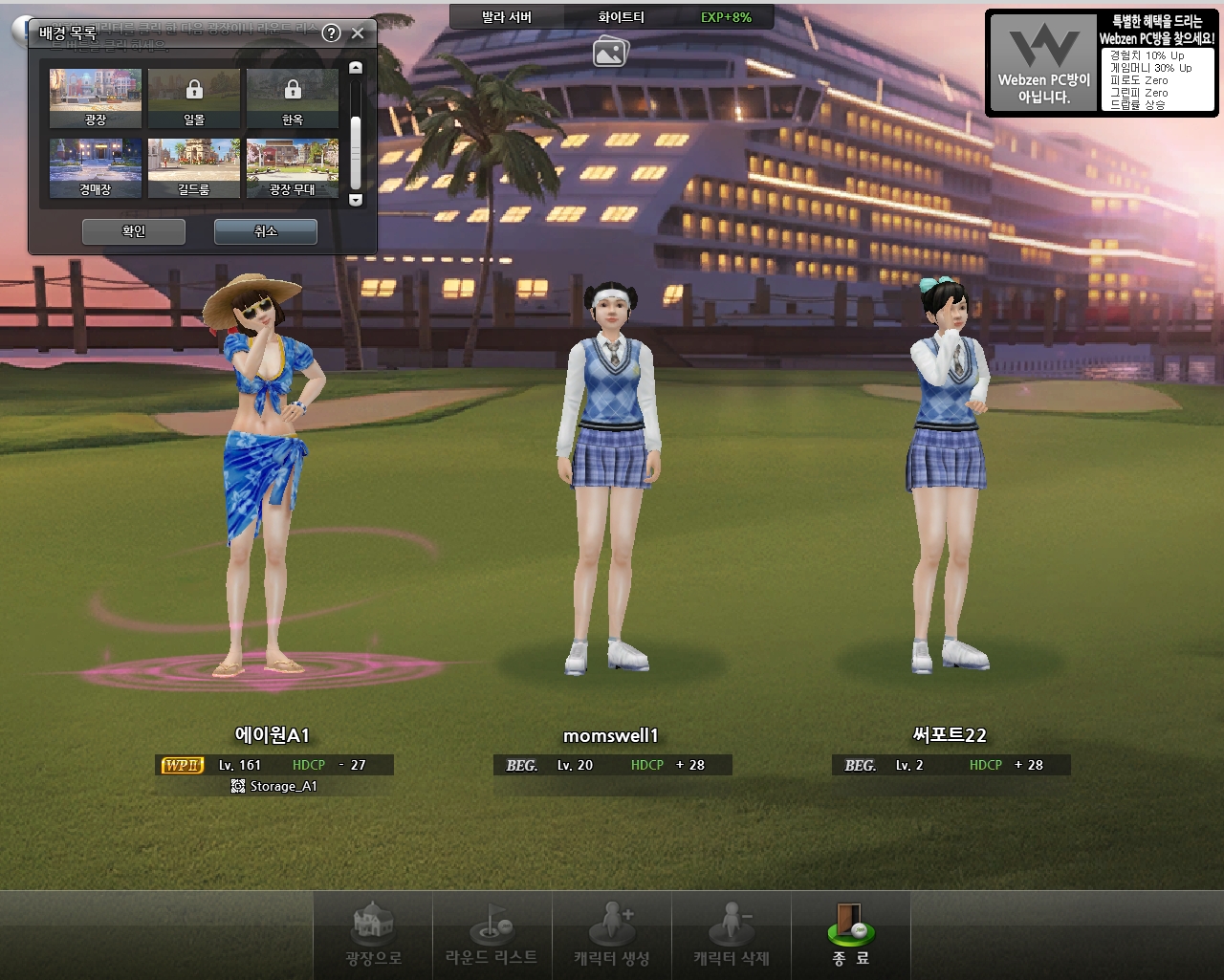Choose the locked 한옥 background
The height and width of the screenshot is (980, 1224).
[x=293, y=98]
